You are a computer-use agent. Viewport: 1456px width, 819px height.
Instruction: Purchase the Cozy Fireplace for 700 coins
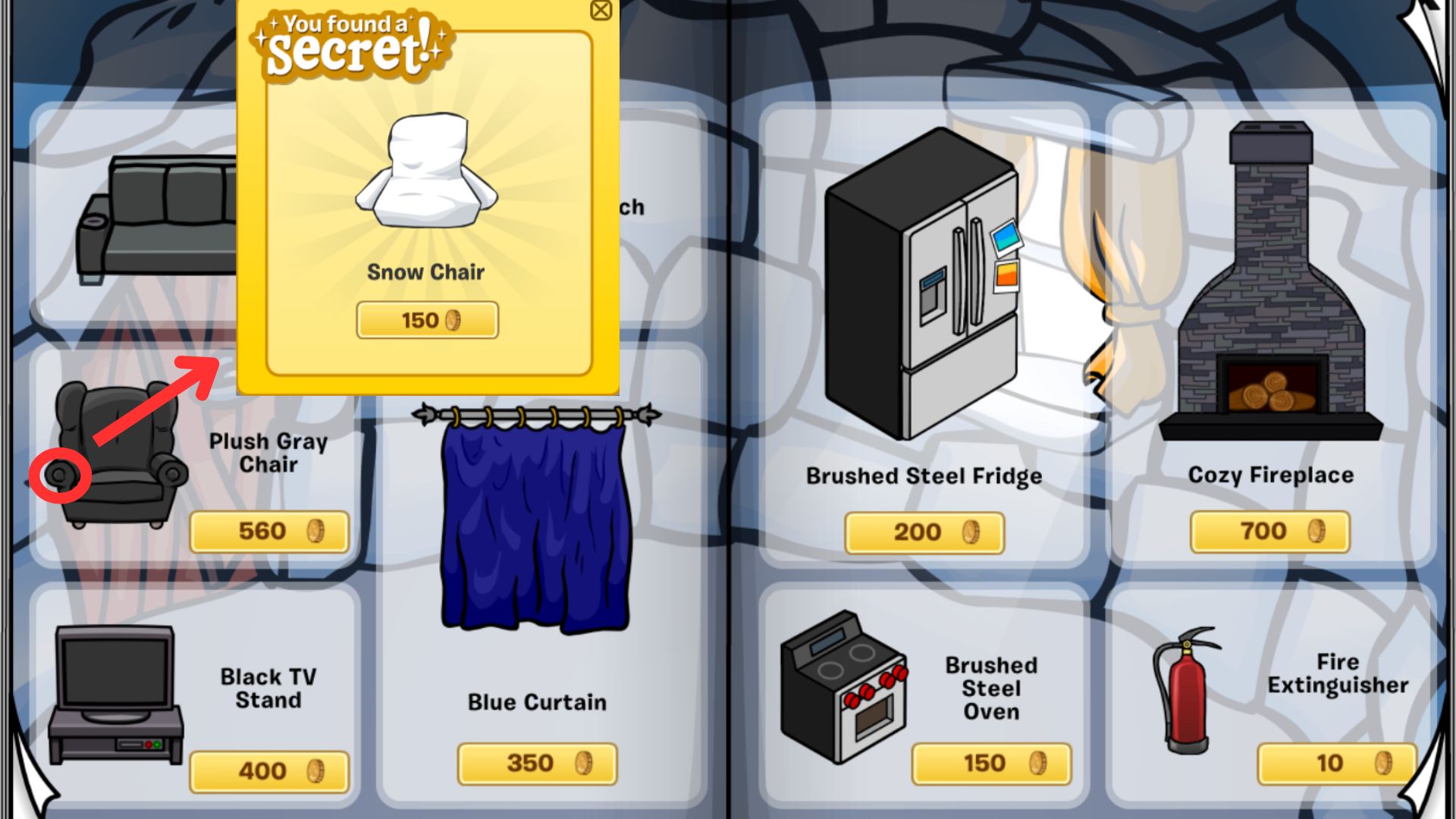point(1269,531)
